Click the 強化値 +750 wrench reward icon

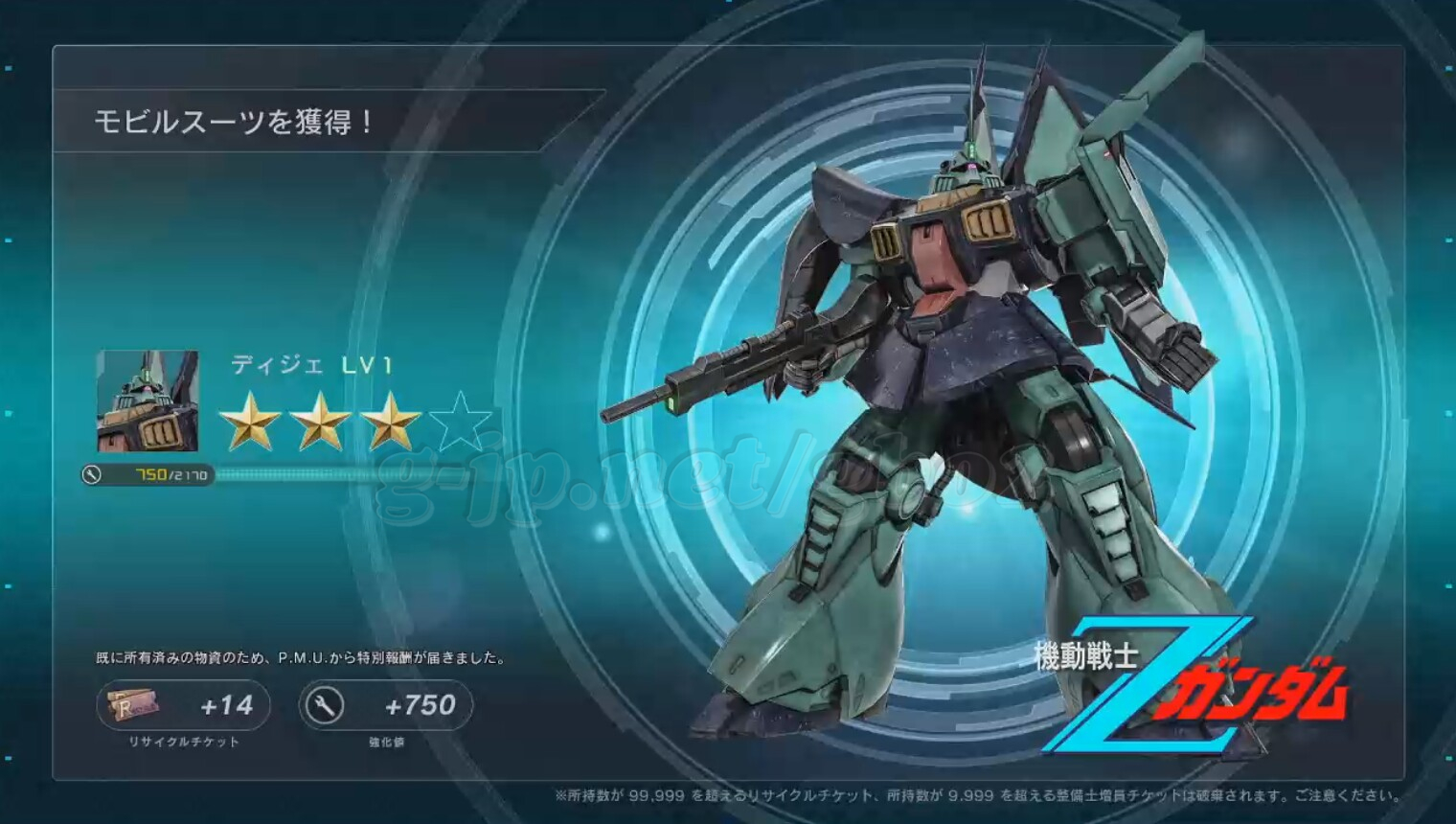pos(325,706)
